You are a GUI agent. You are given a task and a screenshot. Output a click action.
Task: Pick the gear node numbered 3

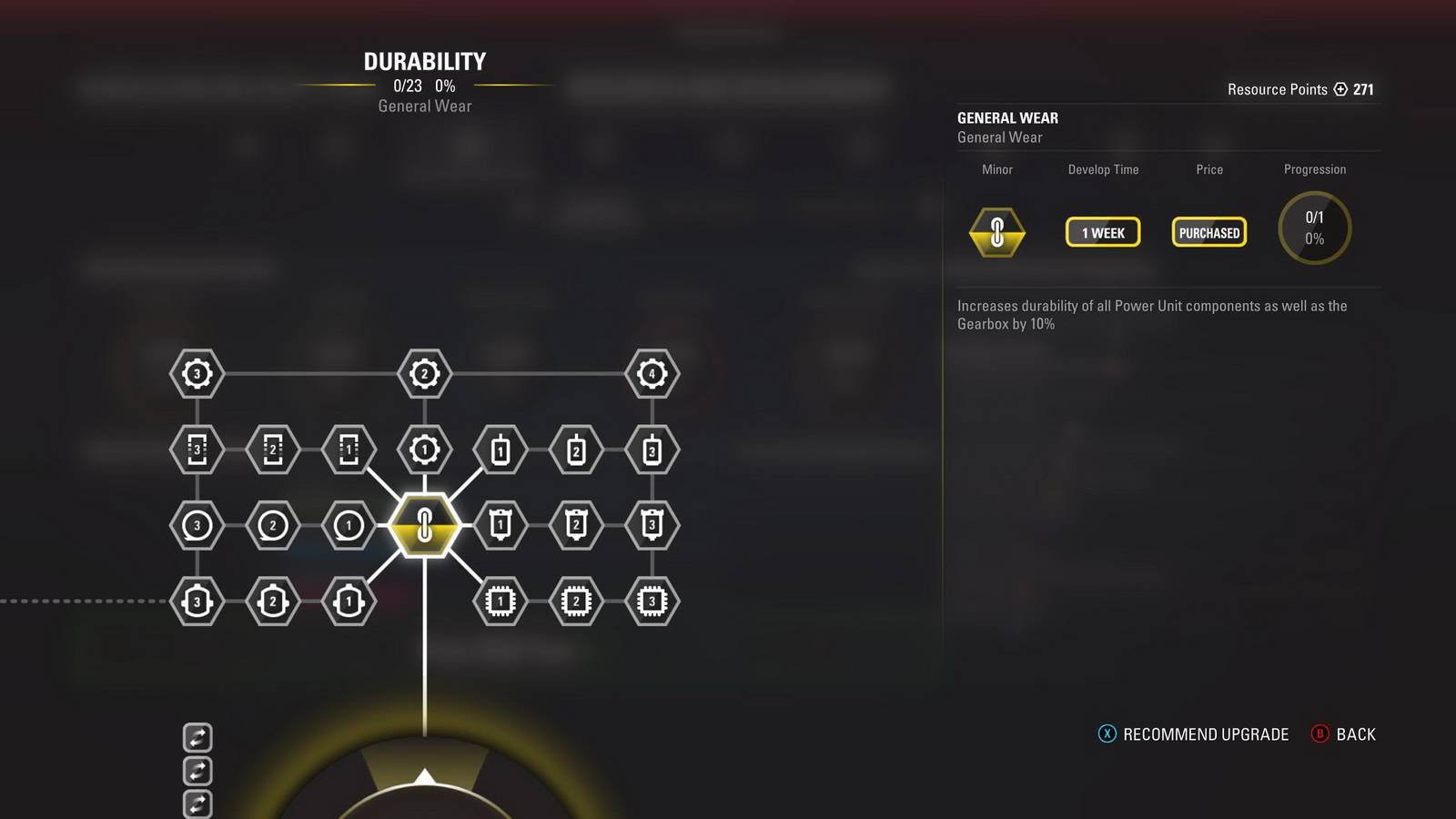pyautogui.click(x=197, y=373)
